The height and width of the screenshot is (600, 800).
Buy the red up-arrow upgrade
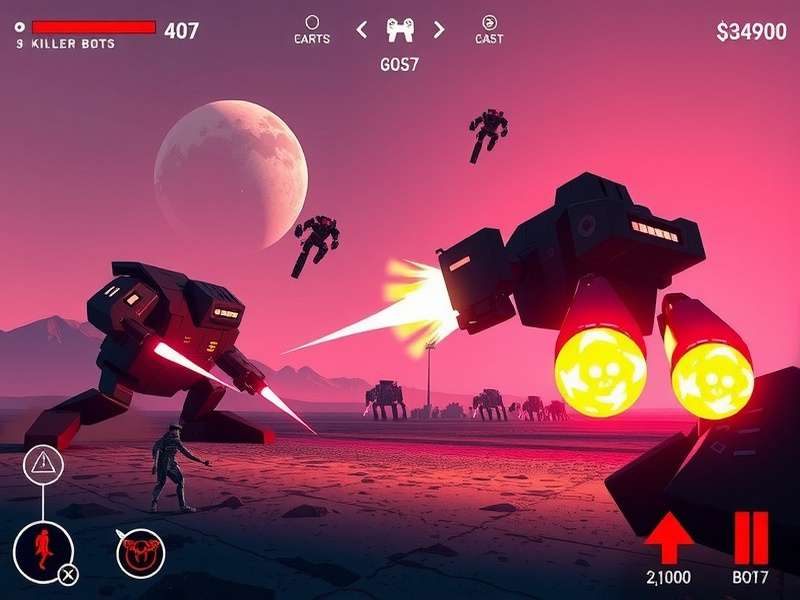669,540
